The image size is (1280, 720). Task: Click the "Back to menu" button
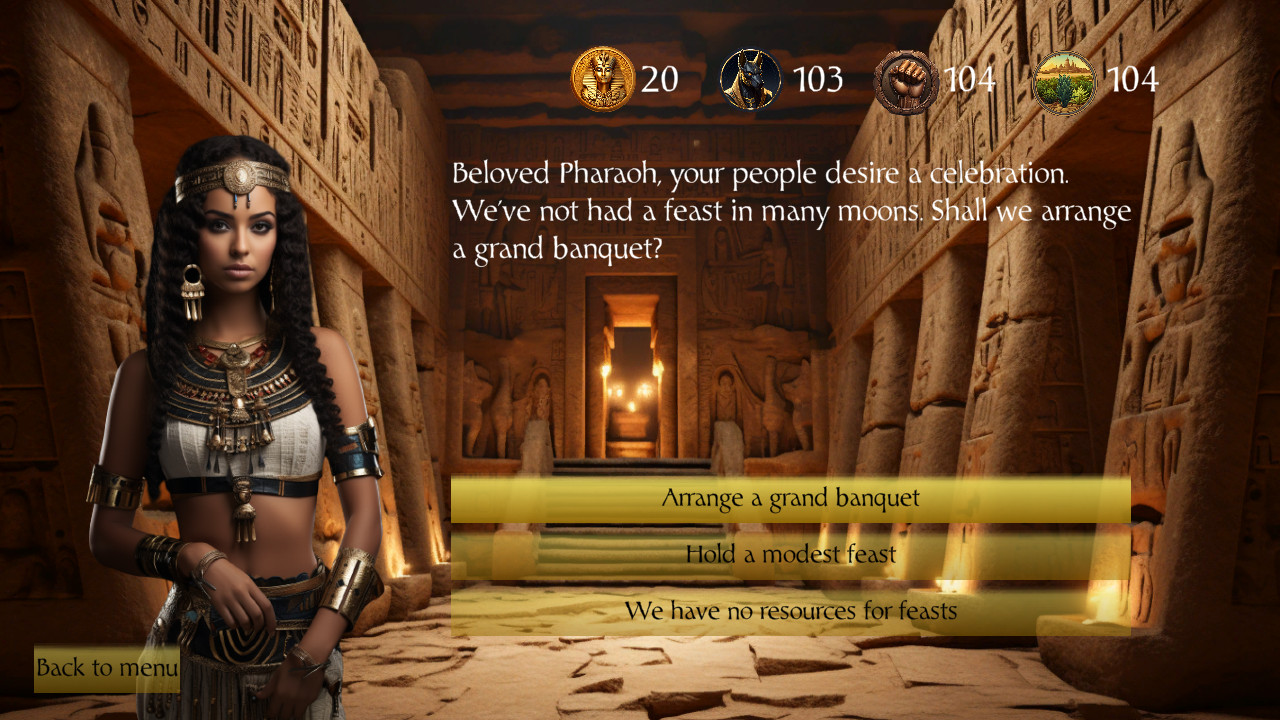pos(105,668)
